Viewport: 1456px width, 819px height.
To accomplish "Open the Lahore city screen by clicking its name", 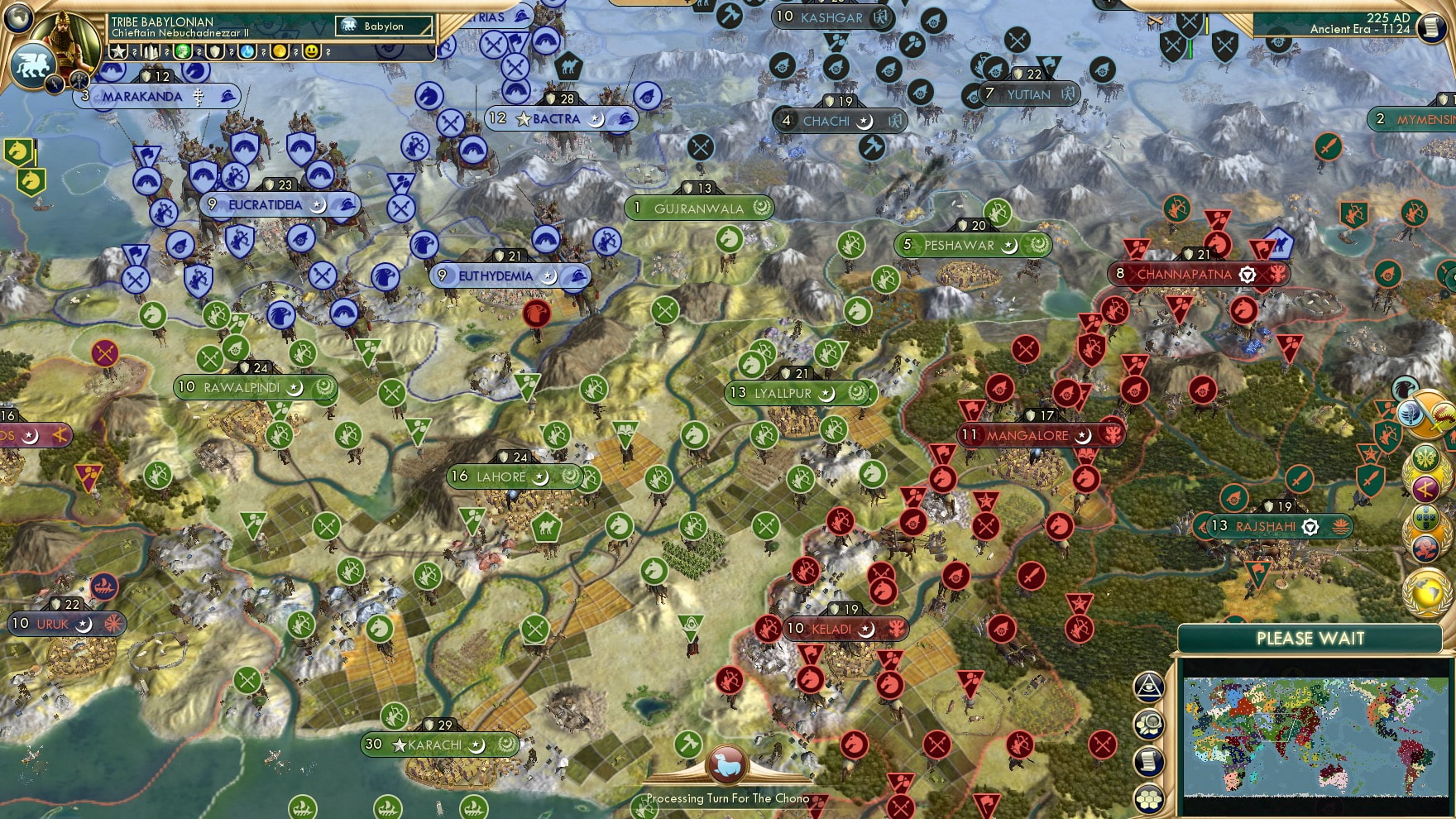I will [500, 477].
